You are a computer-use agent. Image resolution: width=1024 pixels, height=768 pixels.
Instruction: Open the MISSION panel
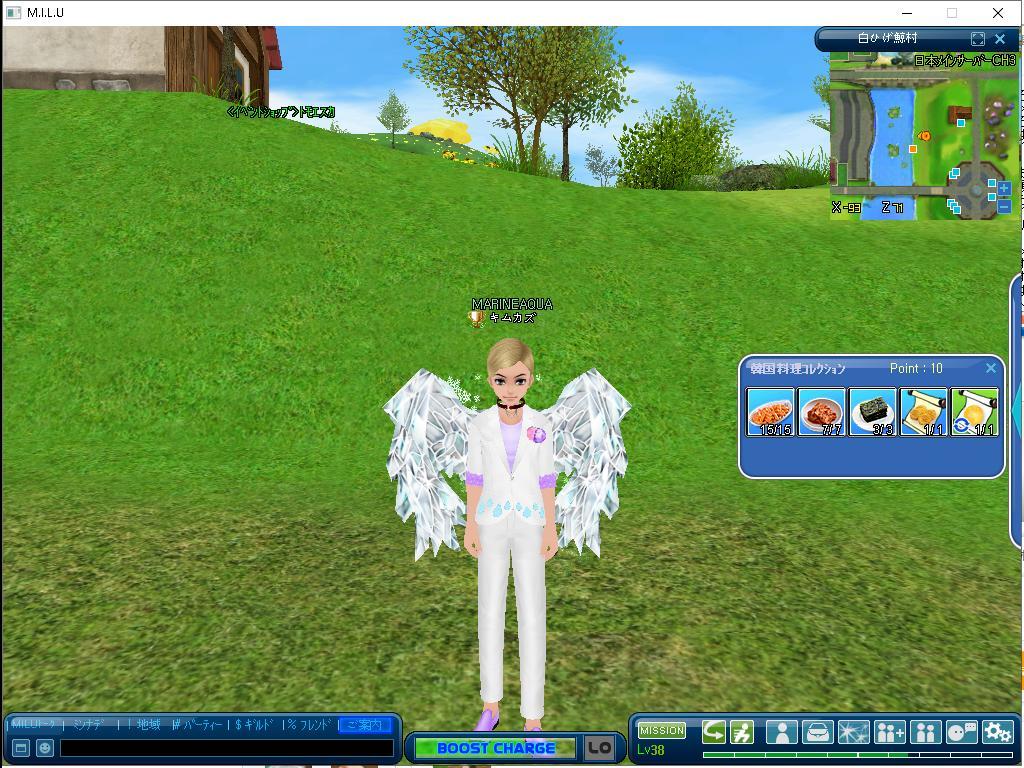coord(661,730)
